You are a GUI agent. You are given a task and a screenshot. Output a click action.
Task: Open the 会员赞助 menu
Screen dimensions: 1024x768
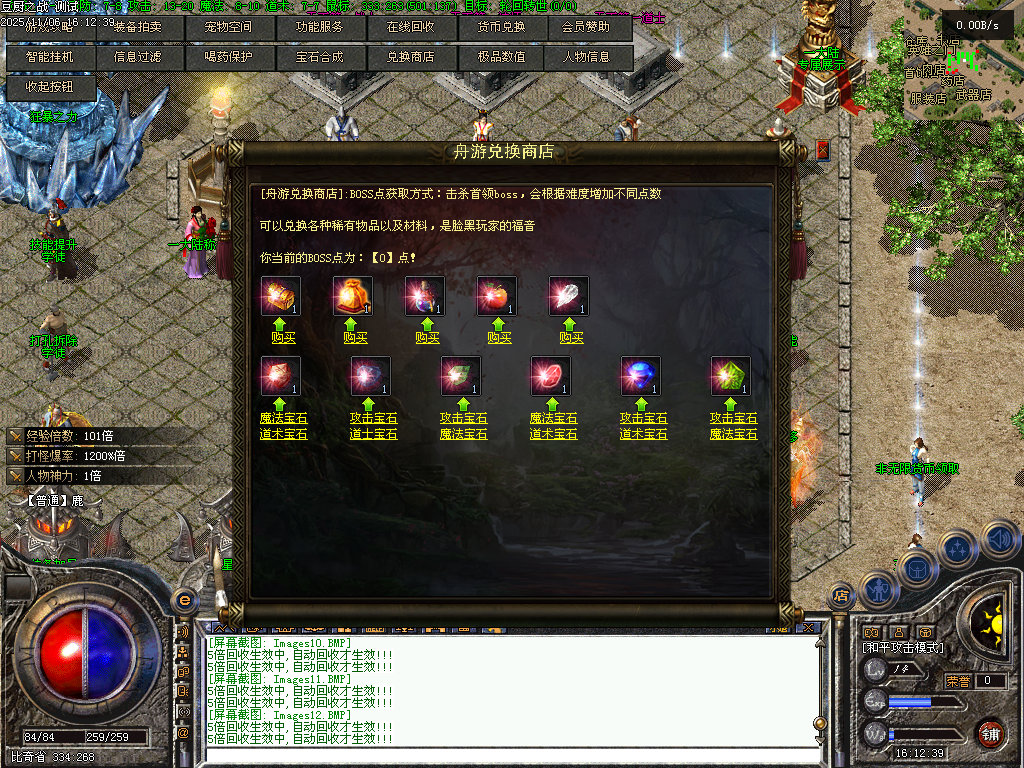tap(588, 28)
